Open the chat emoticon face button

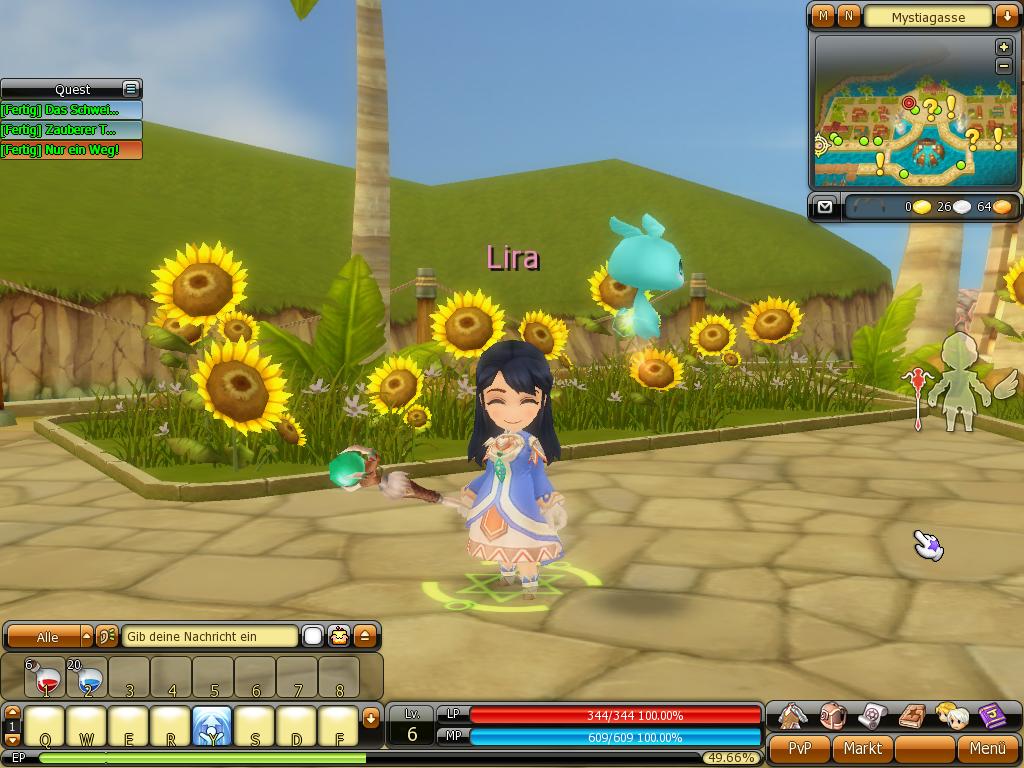[x=339, y=636]
